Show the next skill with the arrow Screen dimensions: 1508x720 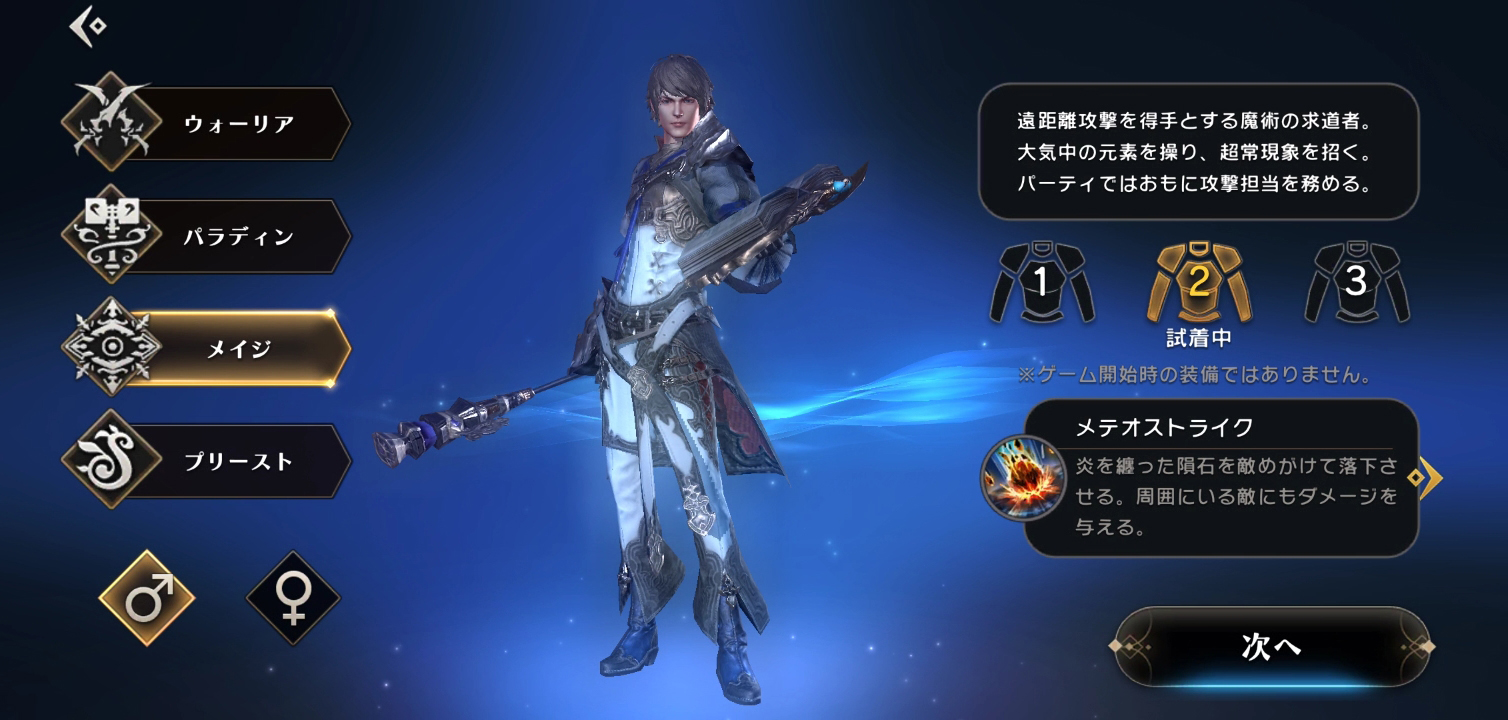point(1426,478)
